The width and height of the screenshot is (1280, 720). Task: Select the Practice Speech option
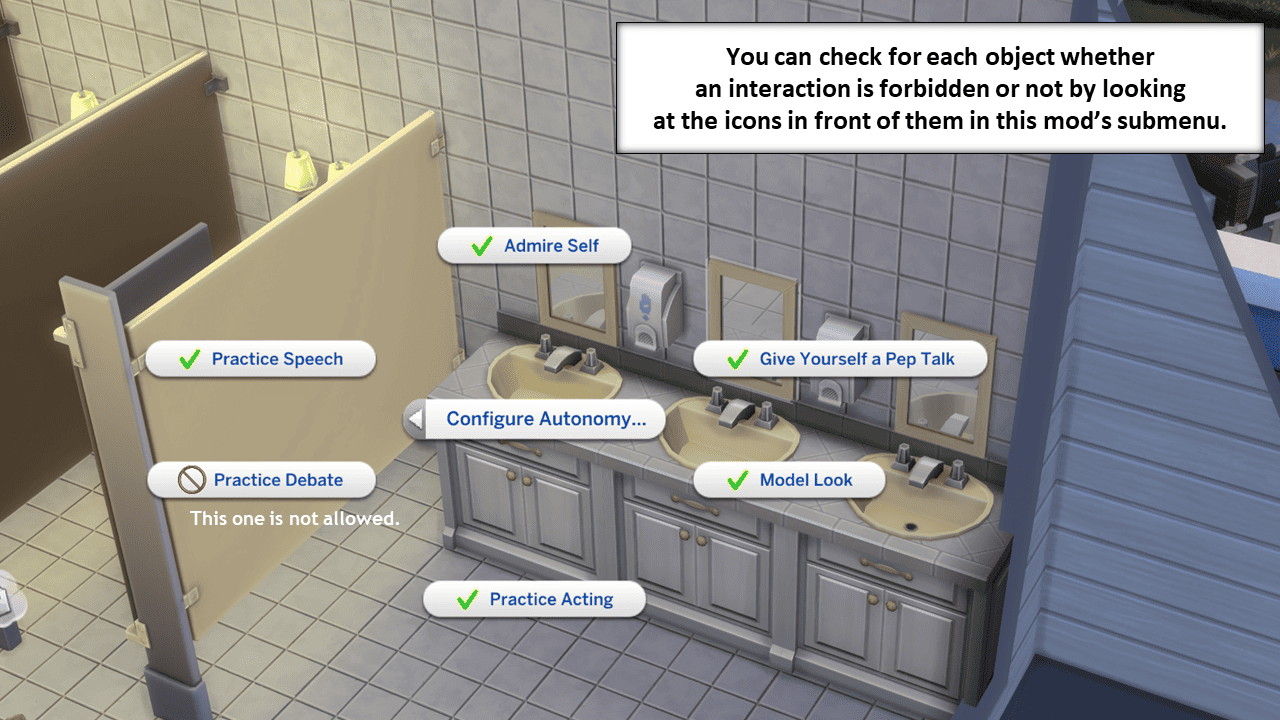coord(261,359)
